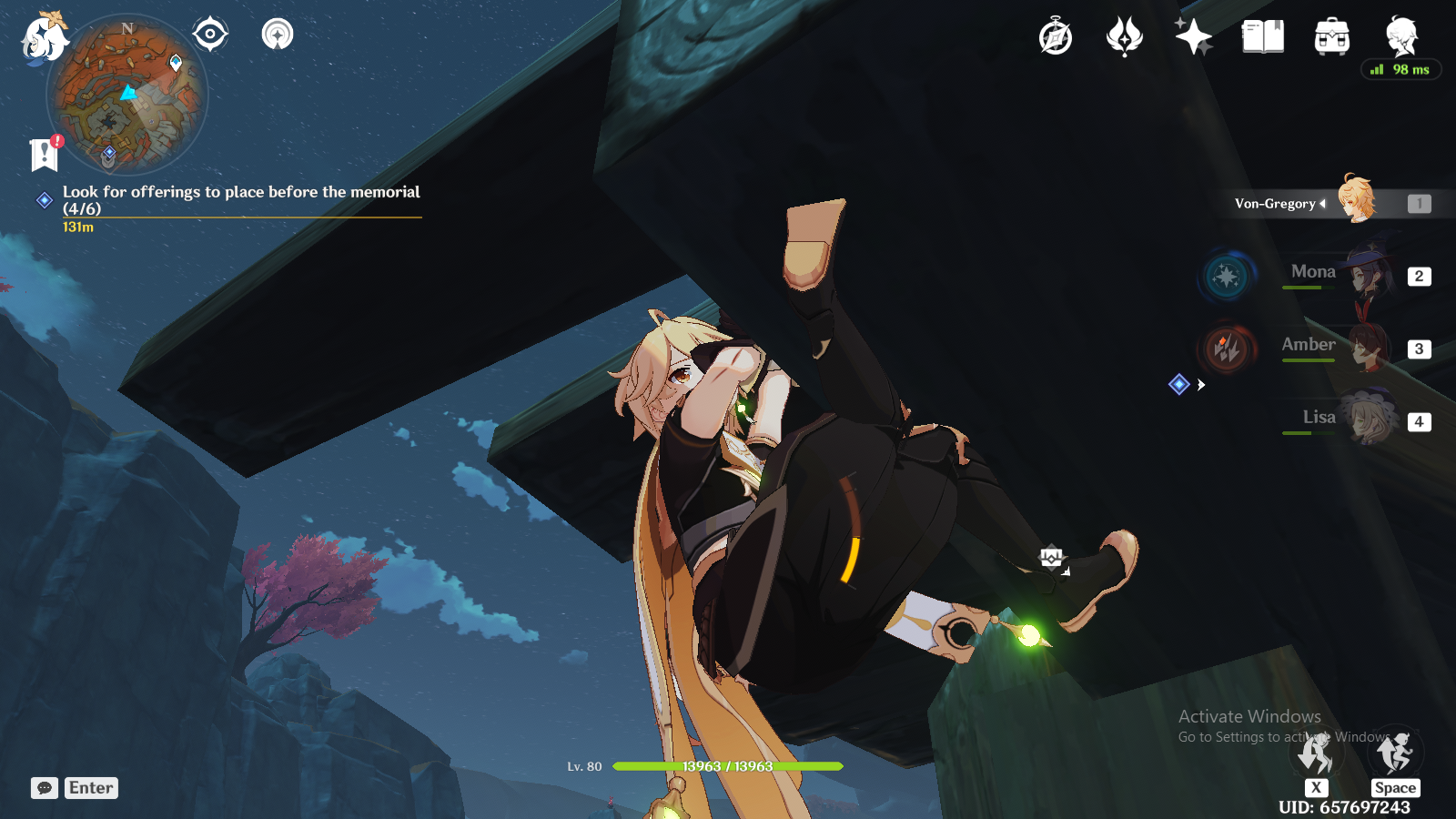Open the Events panel wings icon

(1125, 36)
